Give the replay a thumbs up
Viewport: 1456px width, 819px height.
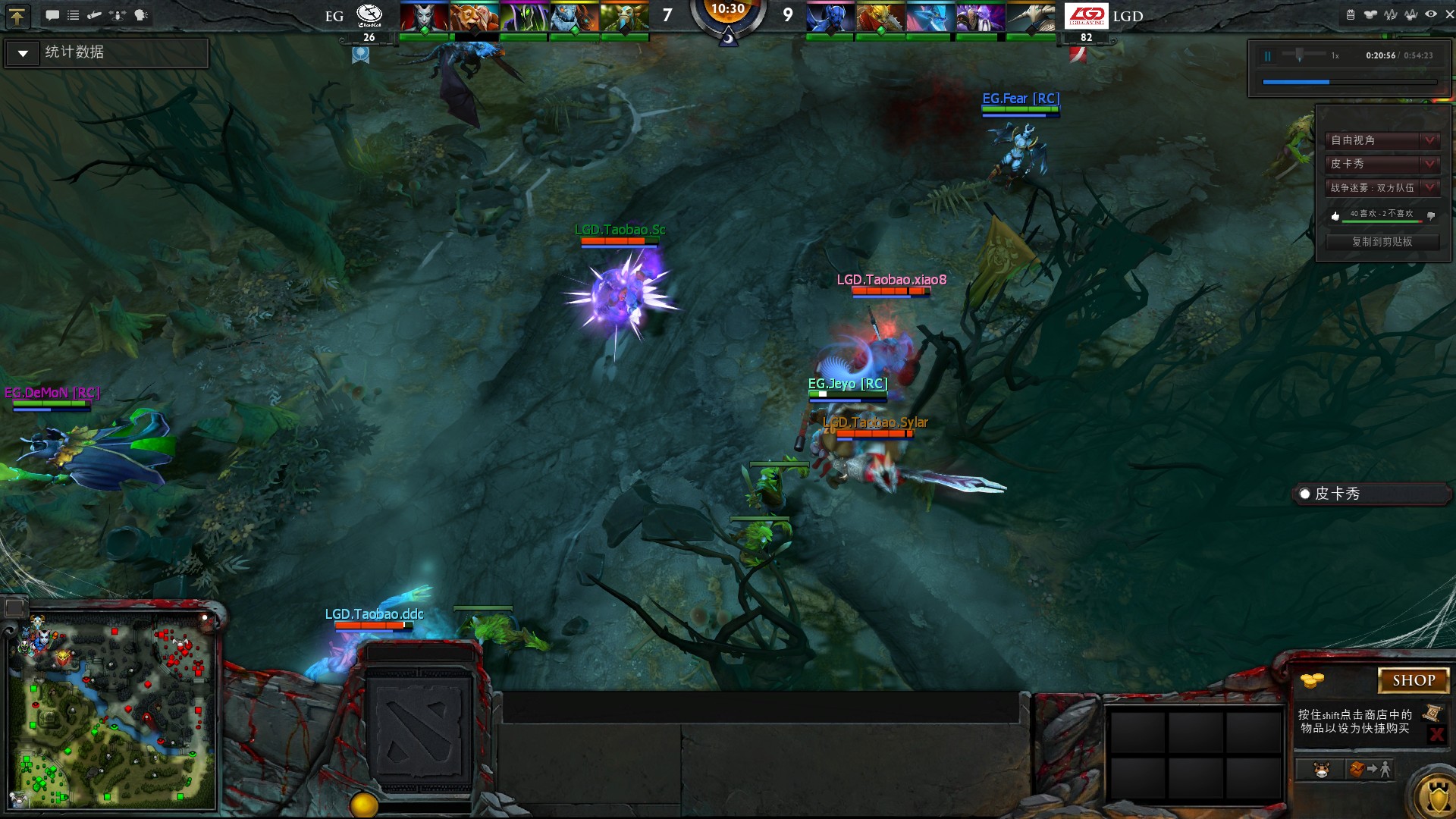[1335, 215]
